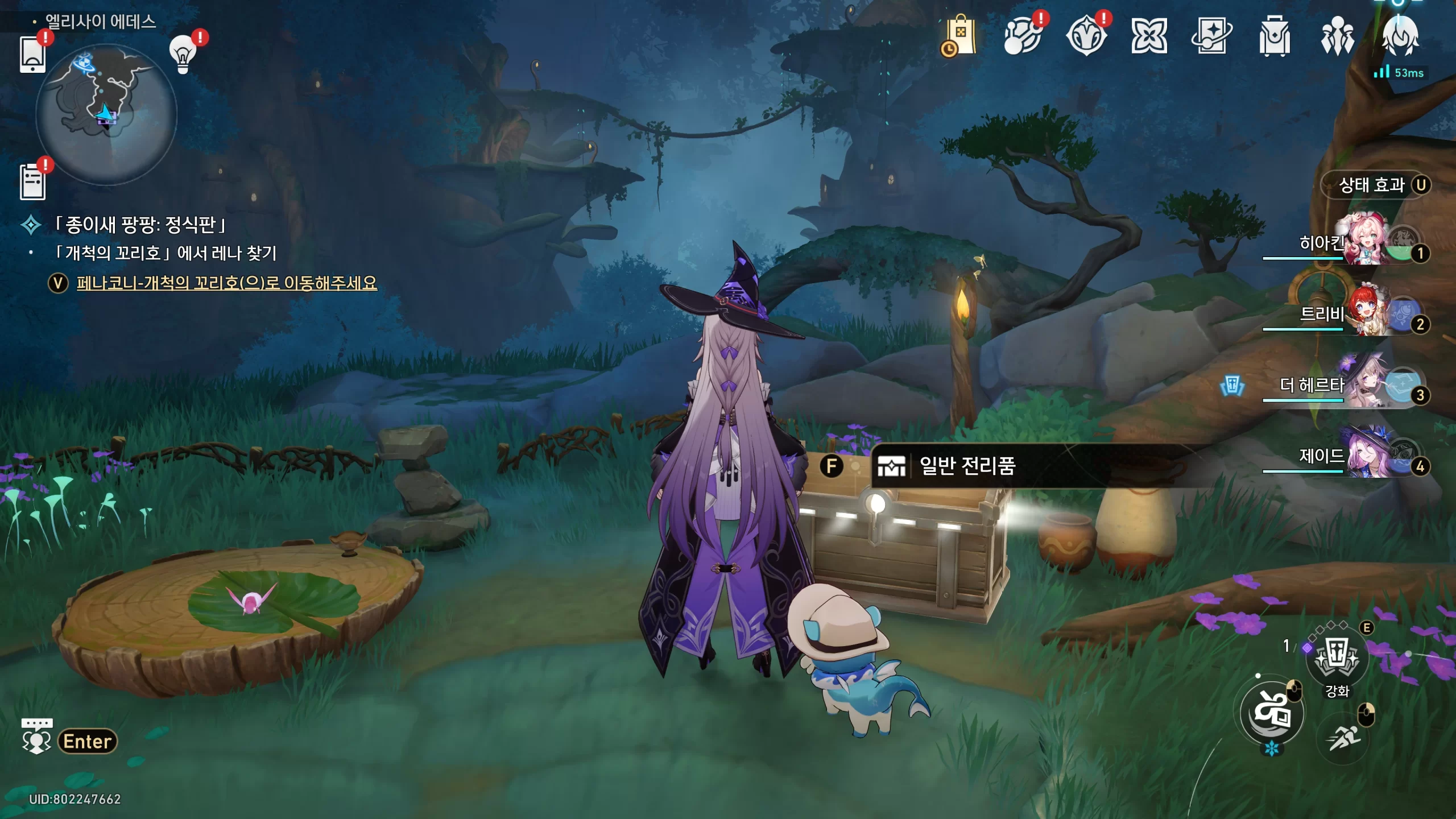Open the warp gacha planet icon

[1023, 36]
